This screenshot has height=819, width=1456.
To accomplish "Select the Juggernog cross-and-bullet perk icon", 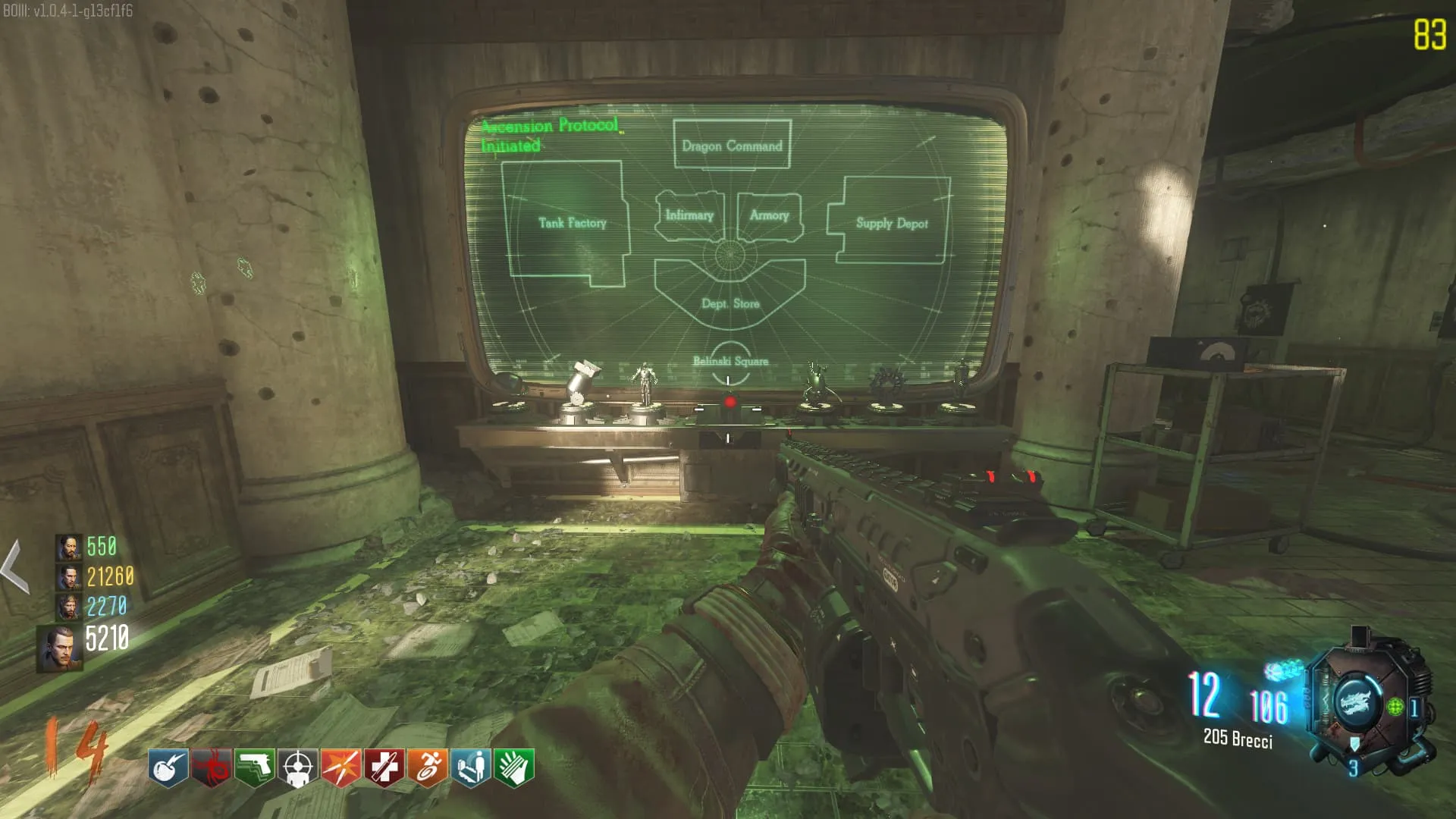I will 384,768.
